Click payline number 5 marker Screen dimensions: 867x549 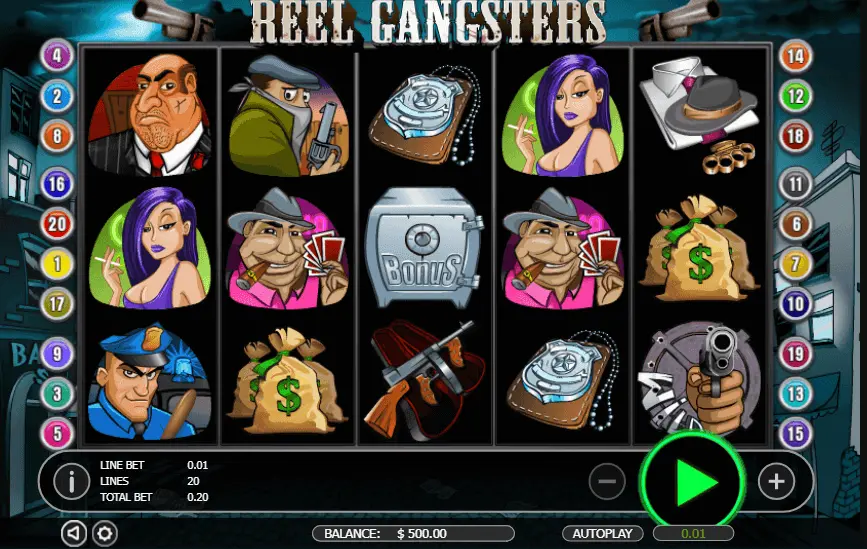[x=56, y=433]
